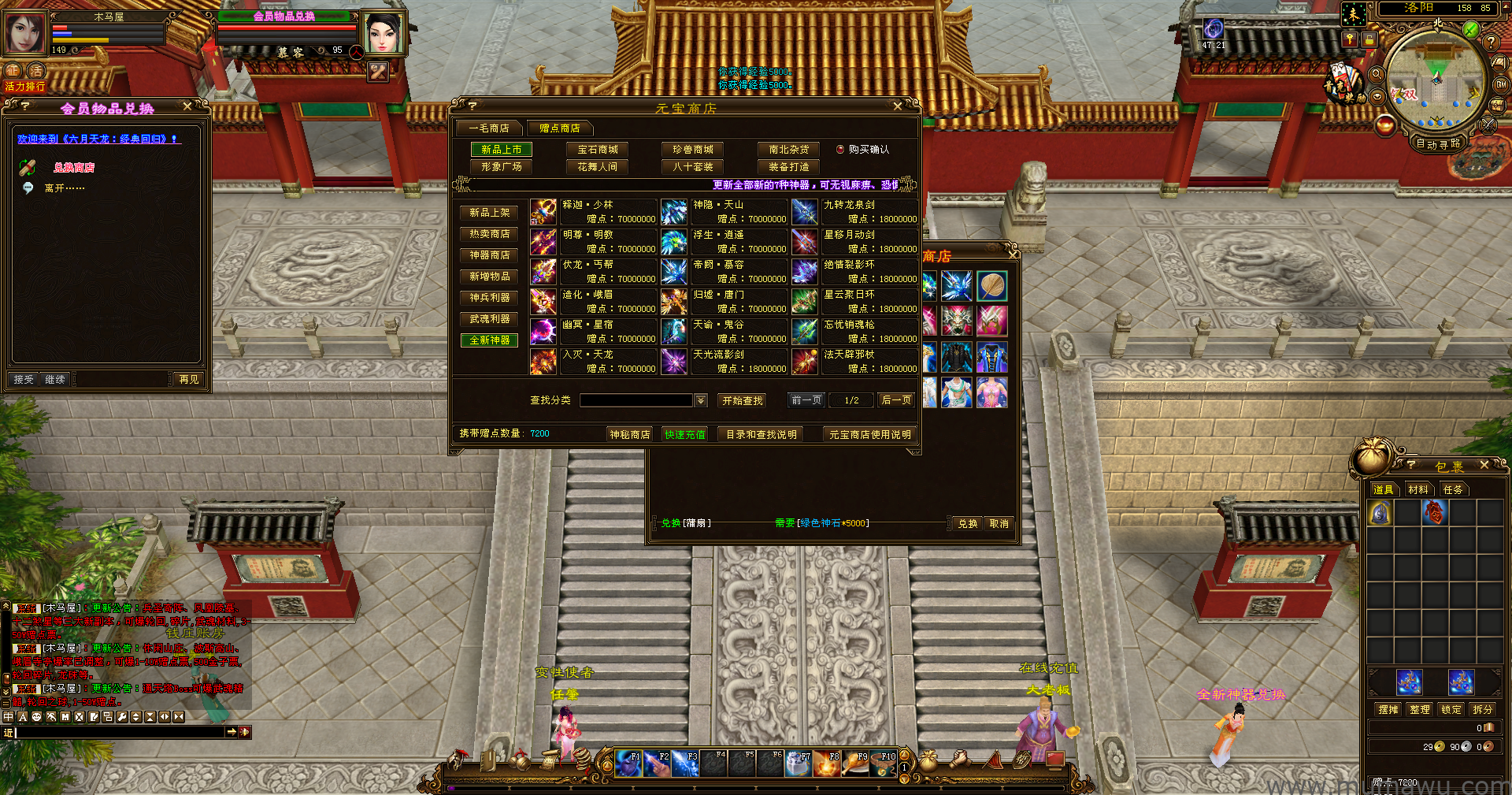Click the 再见 goodbye button

[189, 380]
